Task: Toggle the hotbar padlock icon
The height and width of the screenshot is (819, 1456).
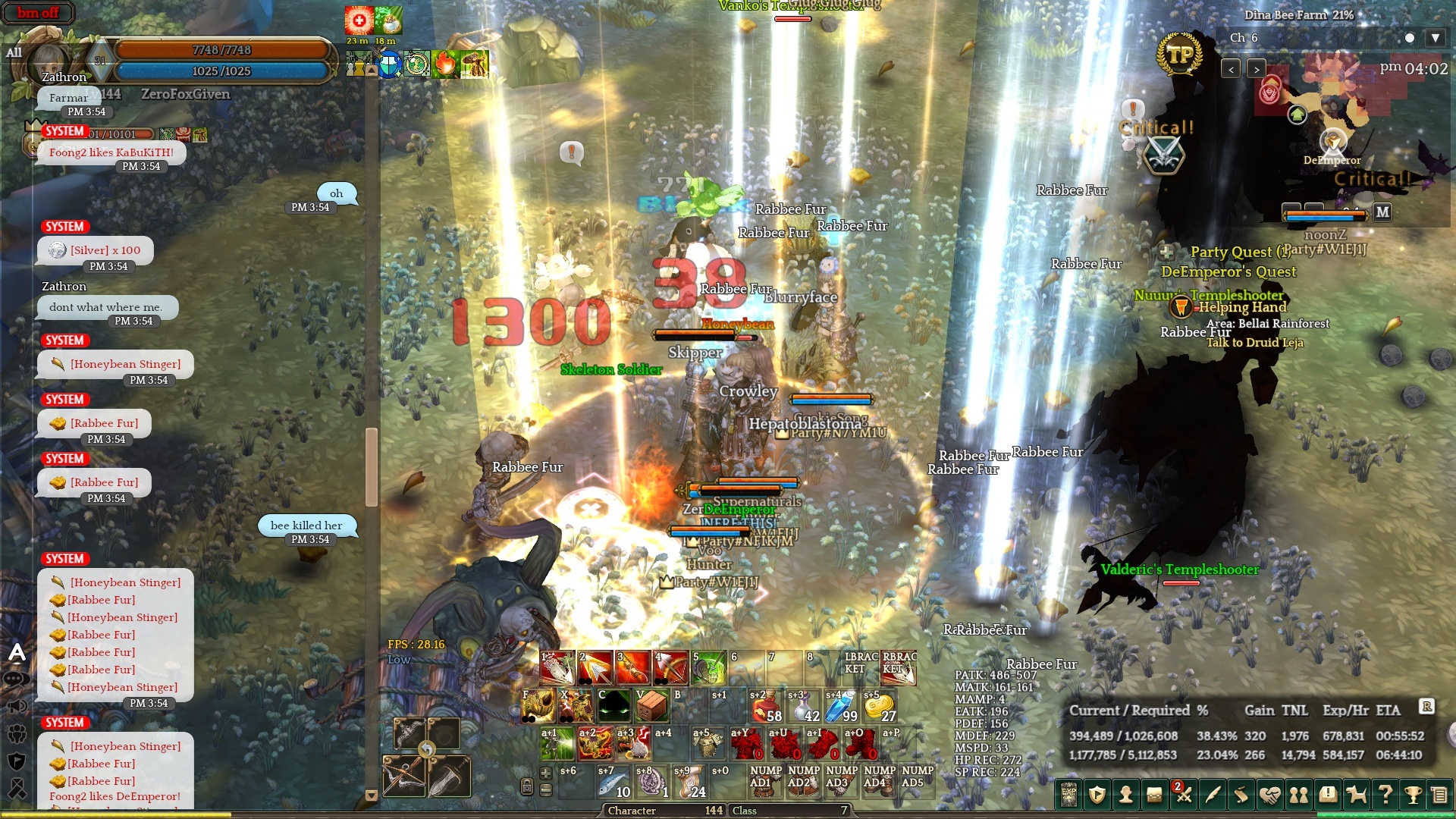Action: [x=527, y=786]
